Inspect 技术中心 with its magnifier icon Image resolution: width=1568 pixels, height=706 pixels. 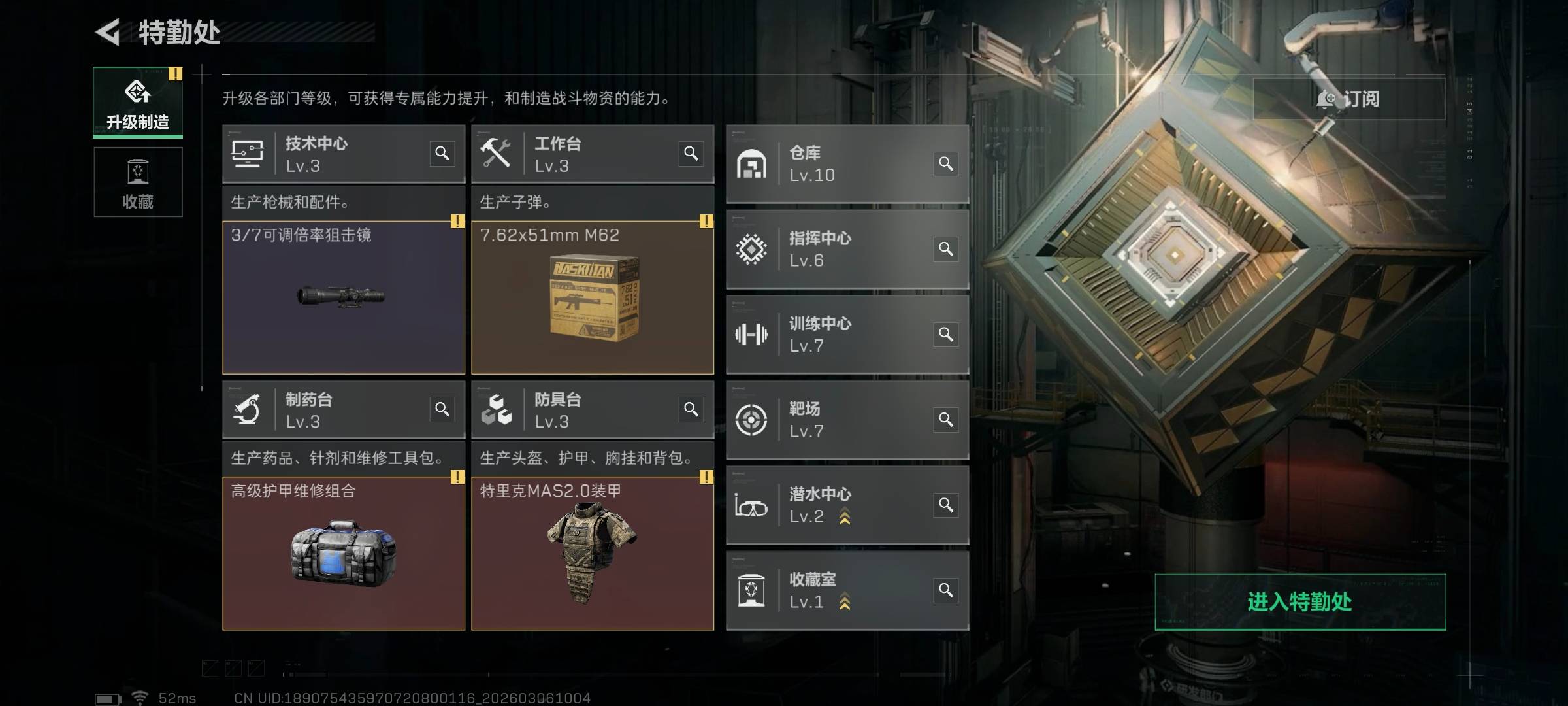[x=442, y=154]
